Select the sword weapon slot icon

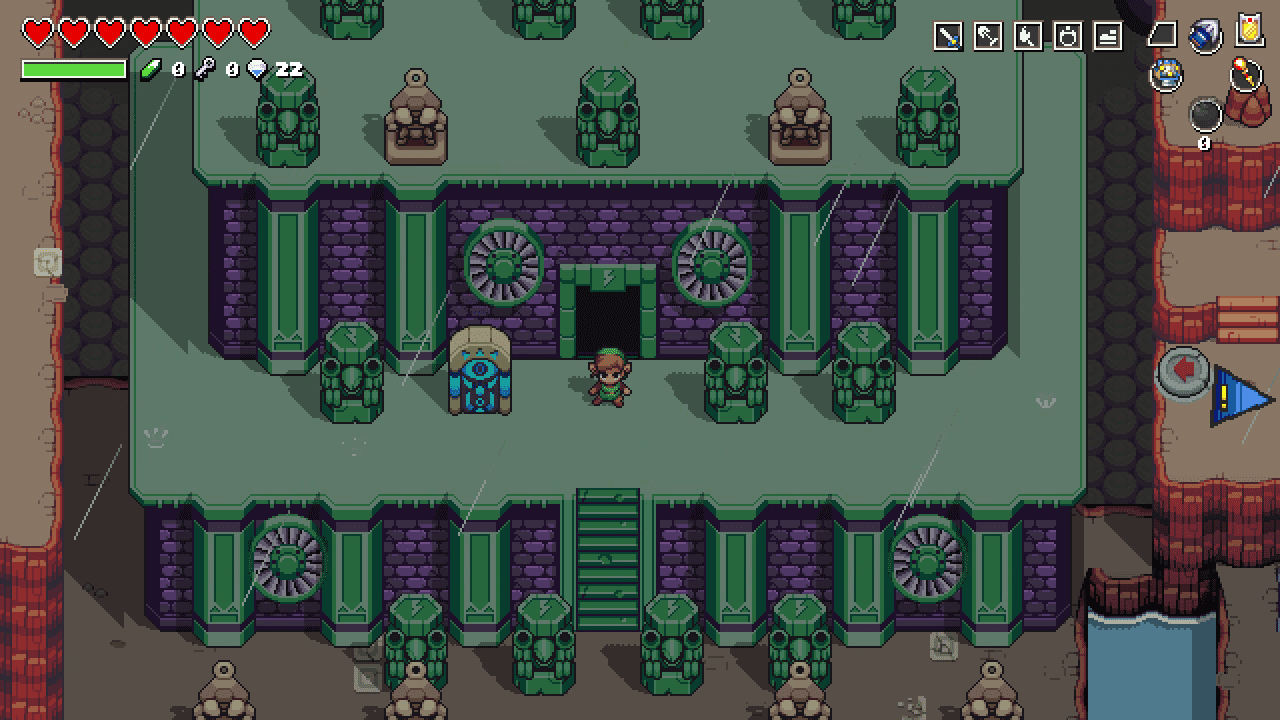948,33
